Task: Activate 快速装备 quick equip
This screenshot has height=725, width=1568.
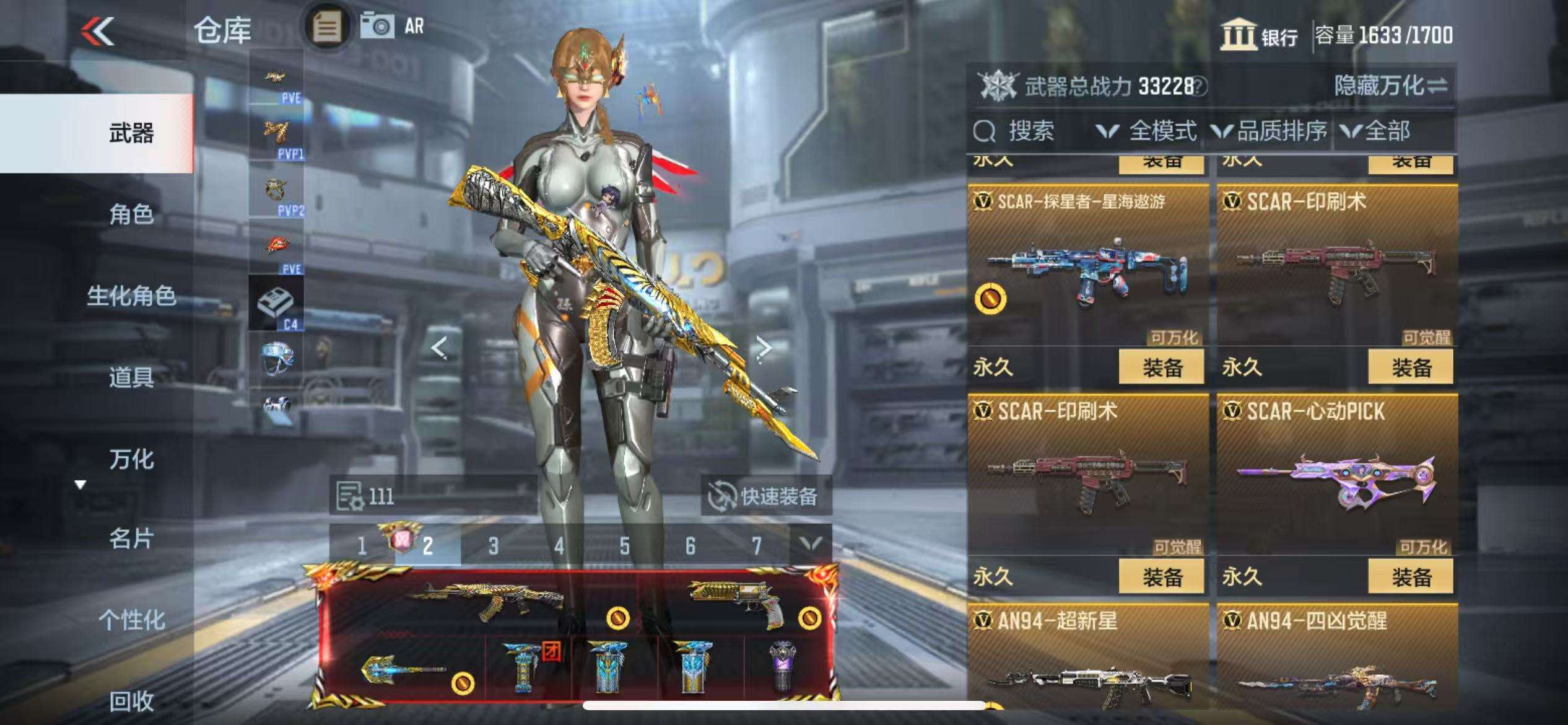Action: pos(765,496)
